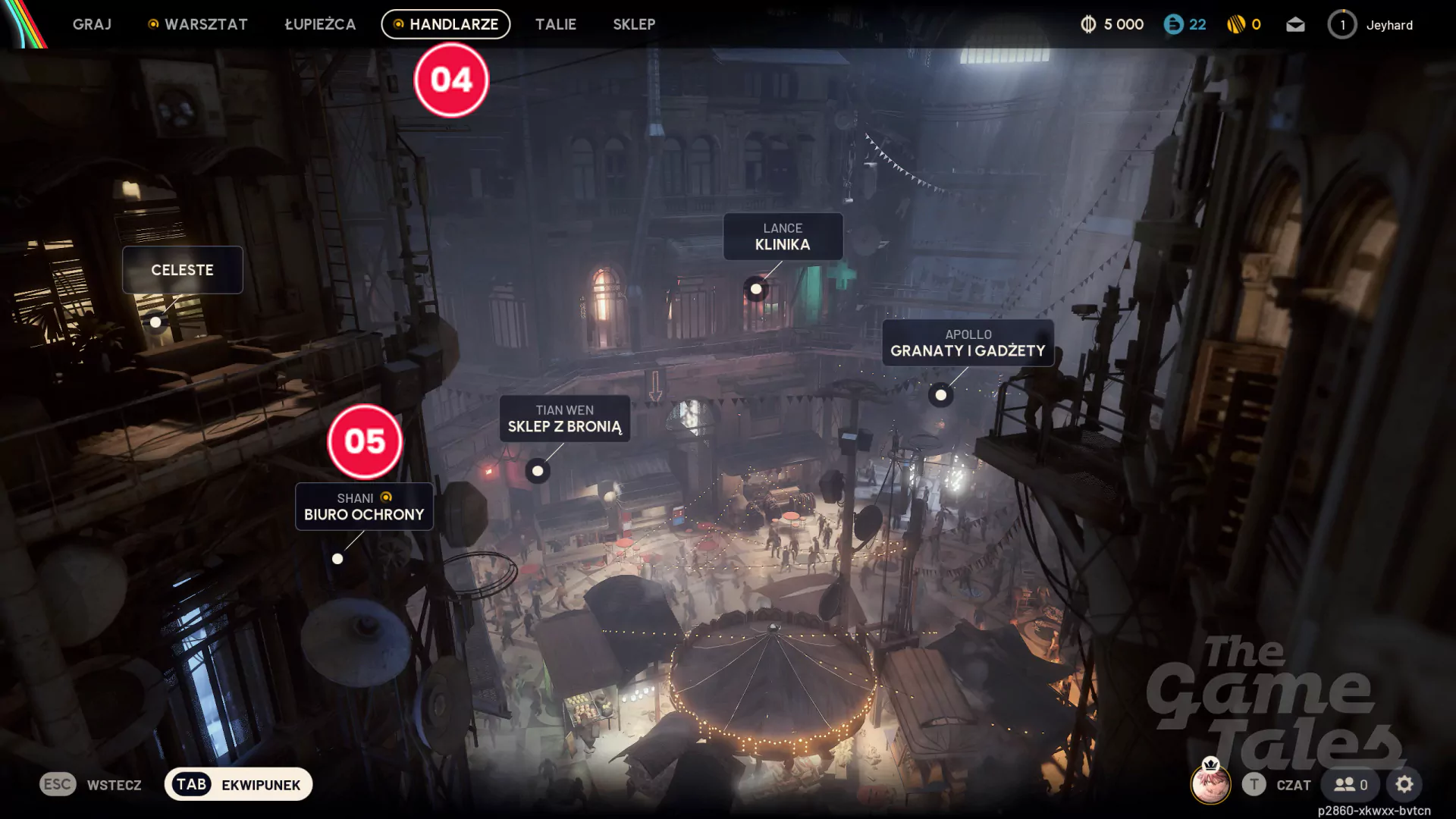This screenshot has height=819, width=1456.
Task: Visit Celeste the trader
Action: point(182,270)
